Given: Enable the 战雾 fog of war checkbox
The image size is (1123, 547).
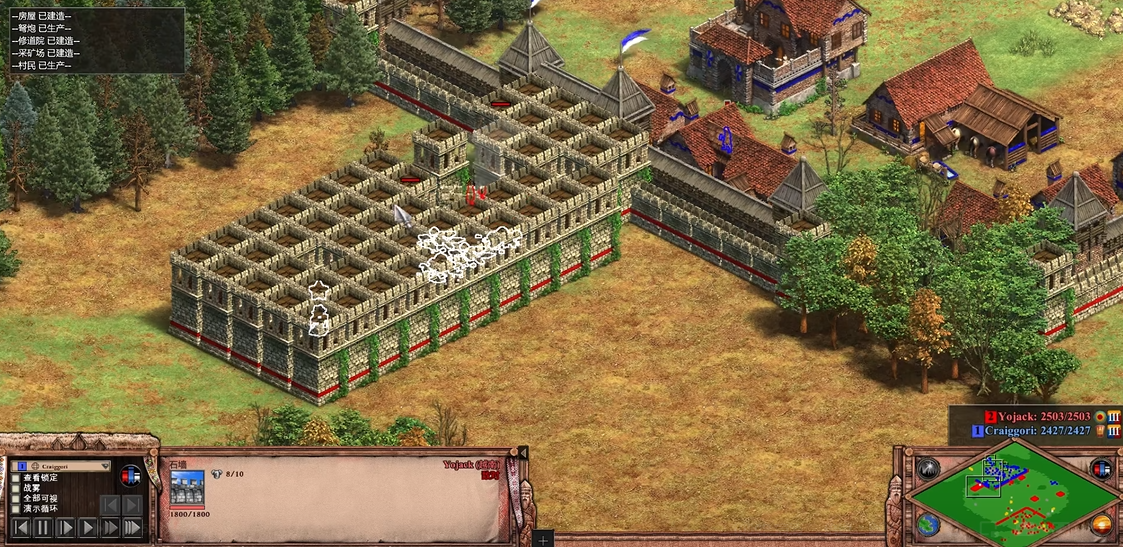Looking at the screenshot, I should (15, 488).
